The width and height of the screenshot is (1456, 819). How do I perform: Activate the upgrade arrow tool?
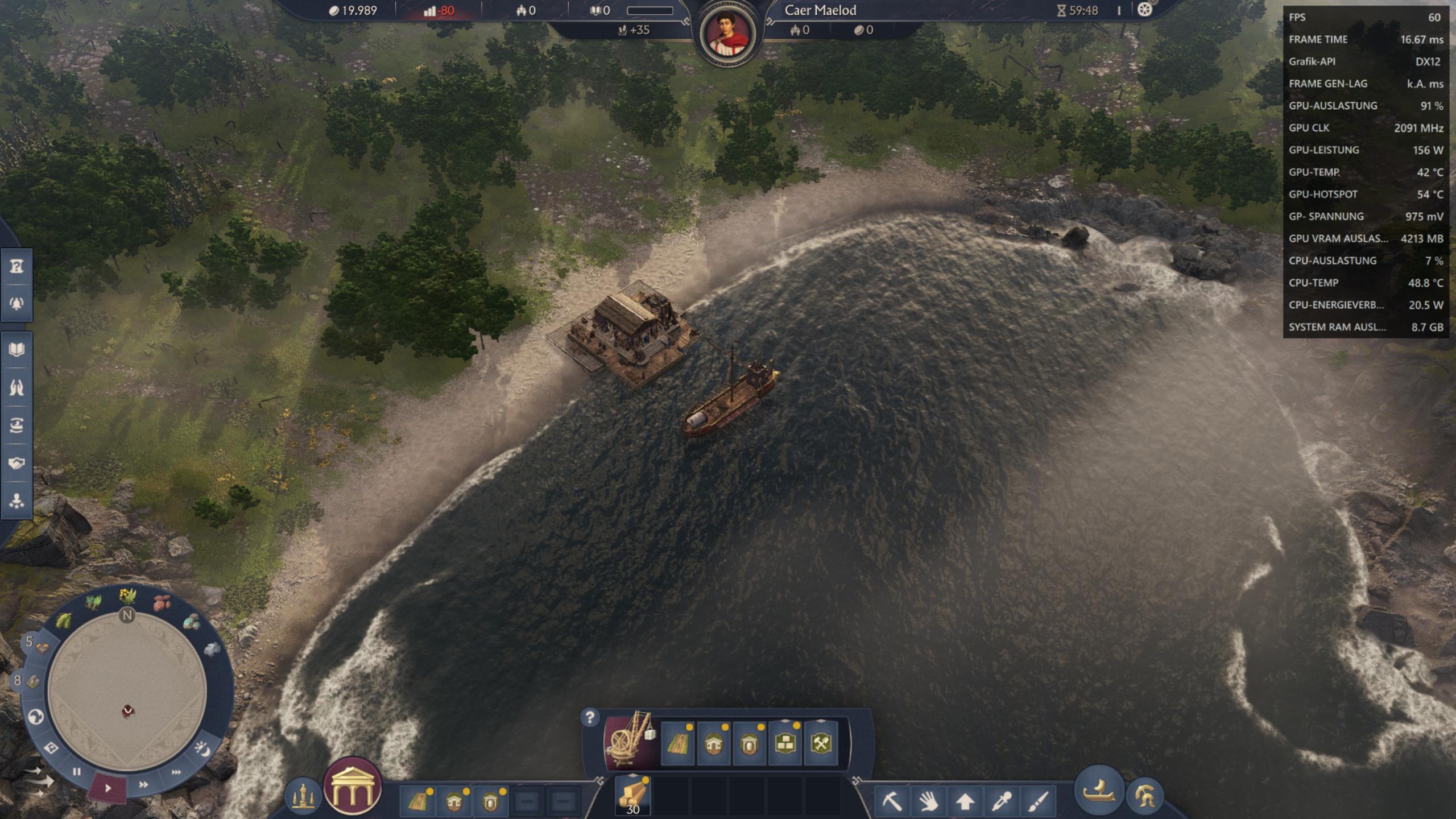965,801
